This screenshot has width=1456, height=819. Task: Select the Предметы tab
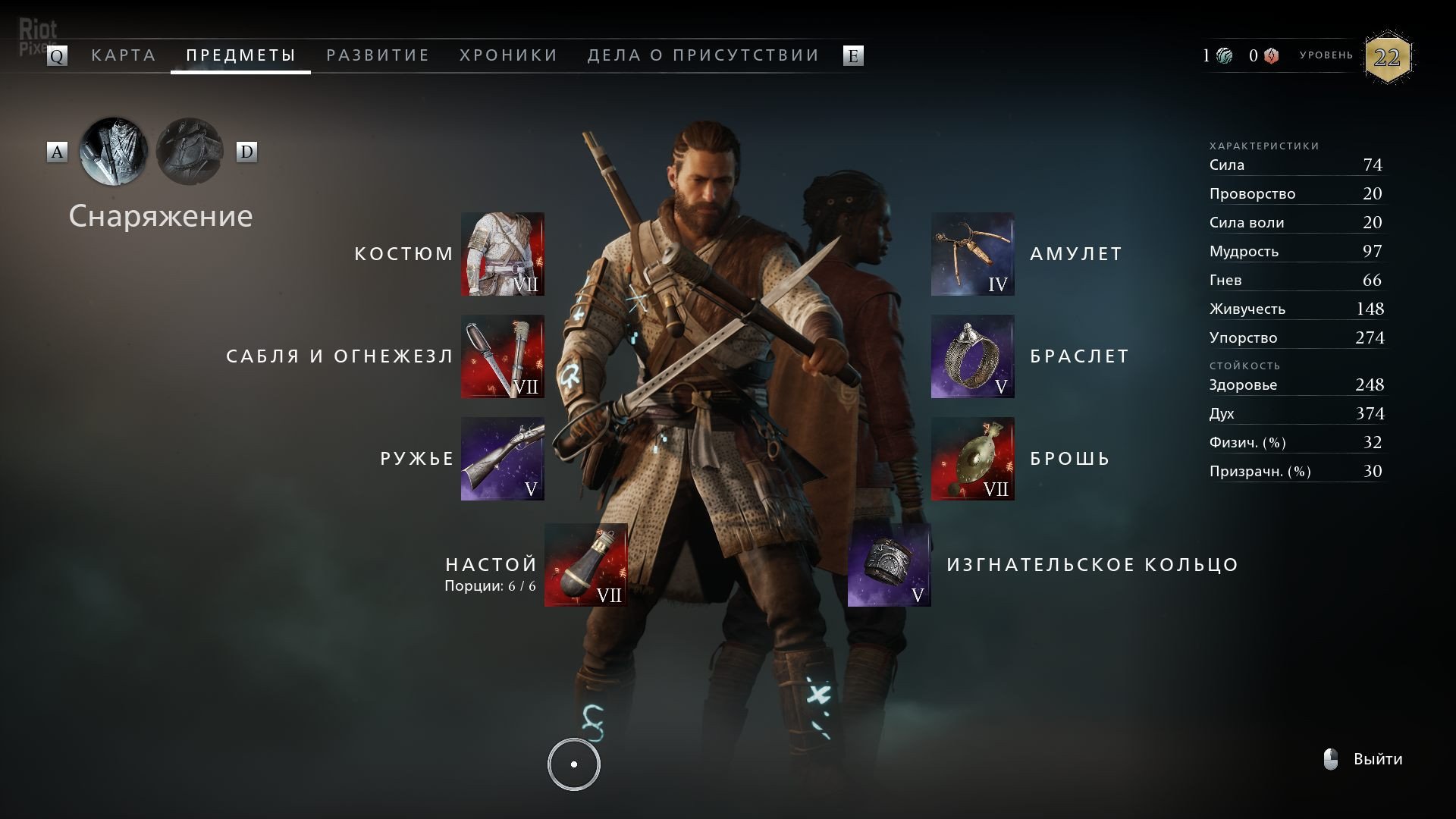point(241,55)
